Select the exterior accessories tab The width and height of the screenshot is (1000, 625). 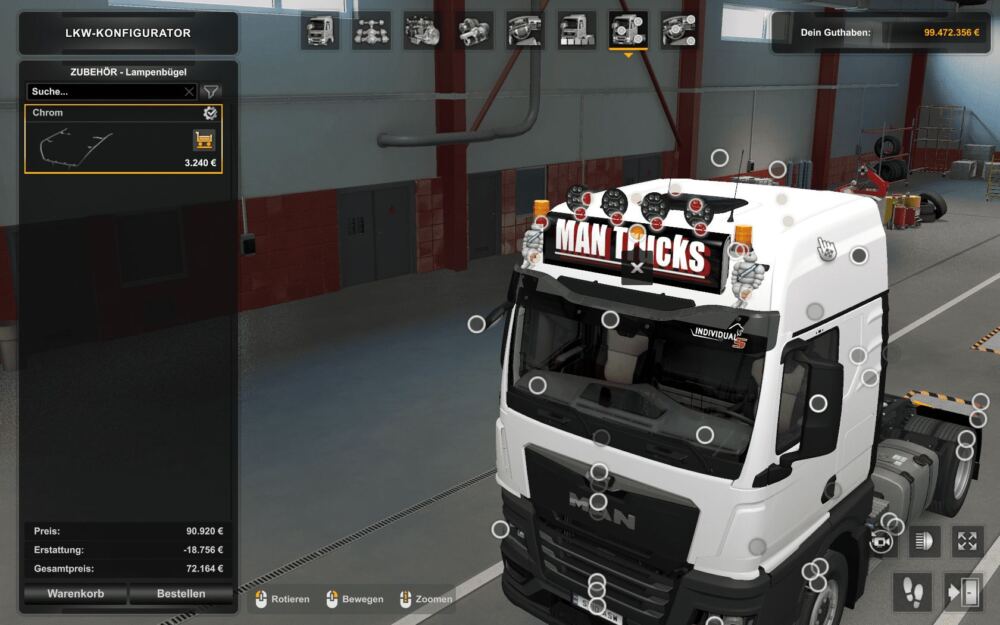coord(628,30)
